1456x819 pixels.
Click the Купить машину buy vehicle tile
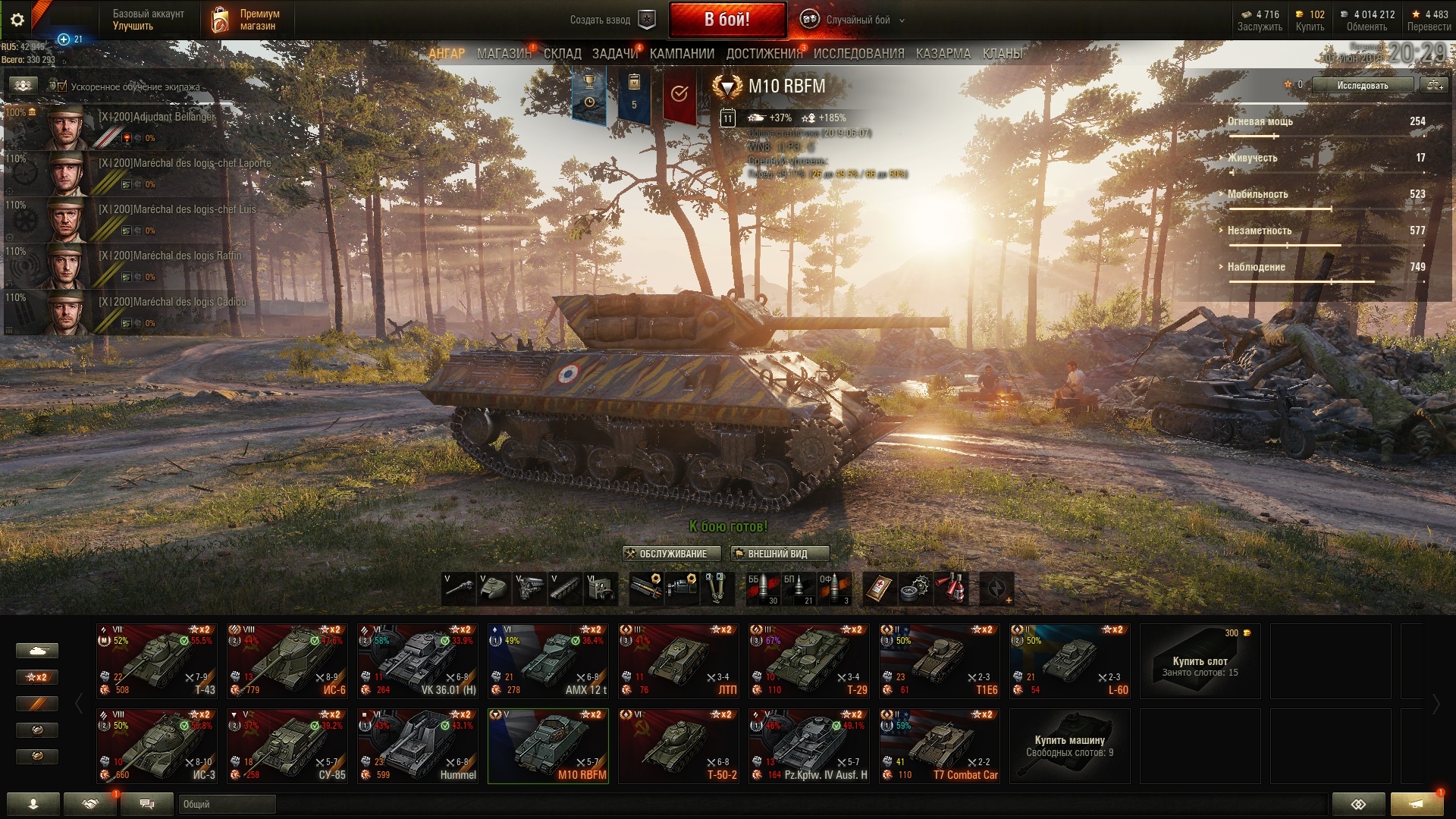pyautogui.click(x=1069, y=745)
